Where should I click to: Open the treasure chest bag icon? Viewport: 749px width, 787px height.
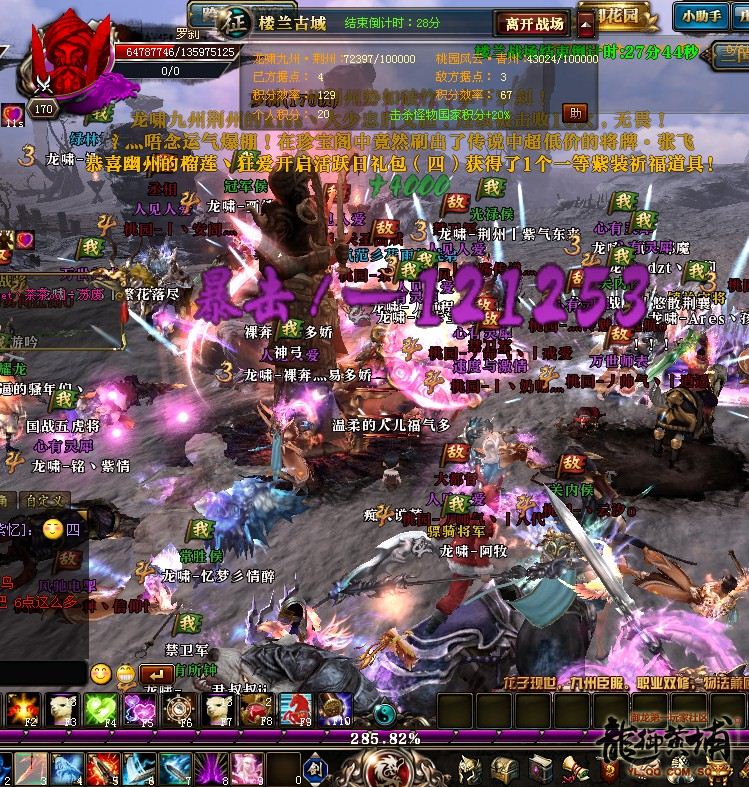(x=505, y=769)
